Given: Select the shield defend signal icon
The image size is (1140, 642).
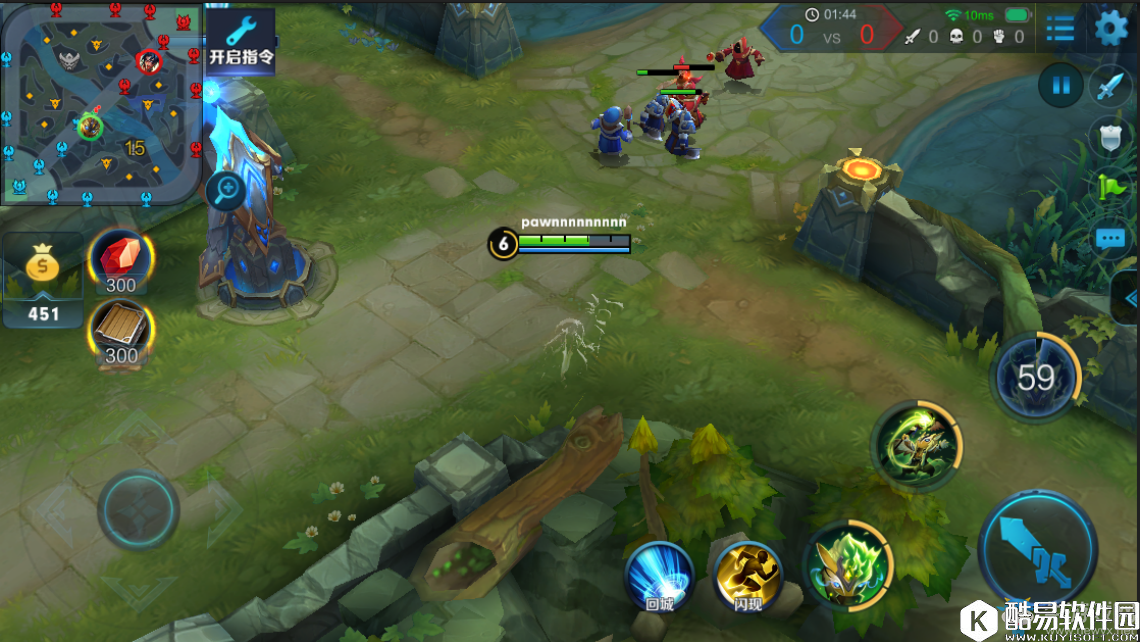Looking at the screenshot, I should (x=1110, y=138).
